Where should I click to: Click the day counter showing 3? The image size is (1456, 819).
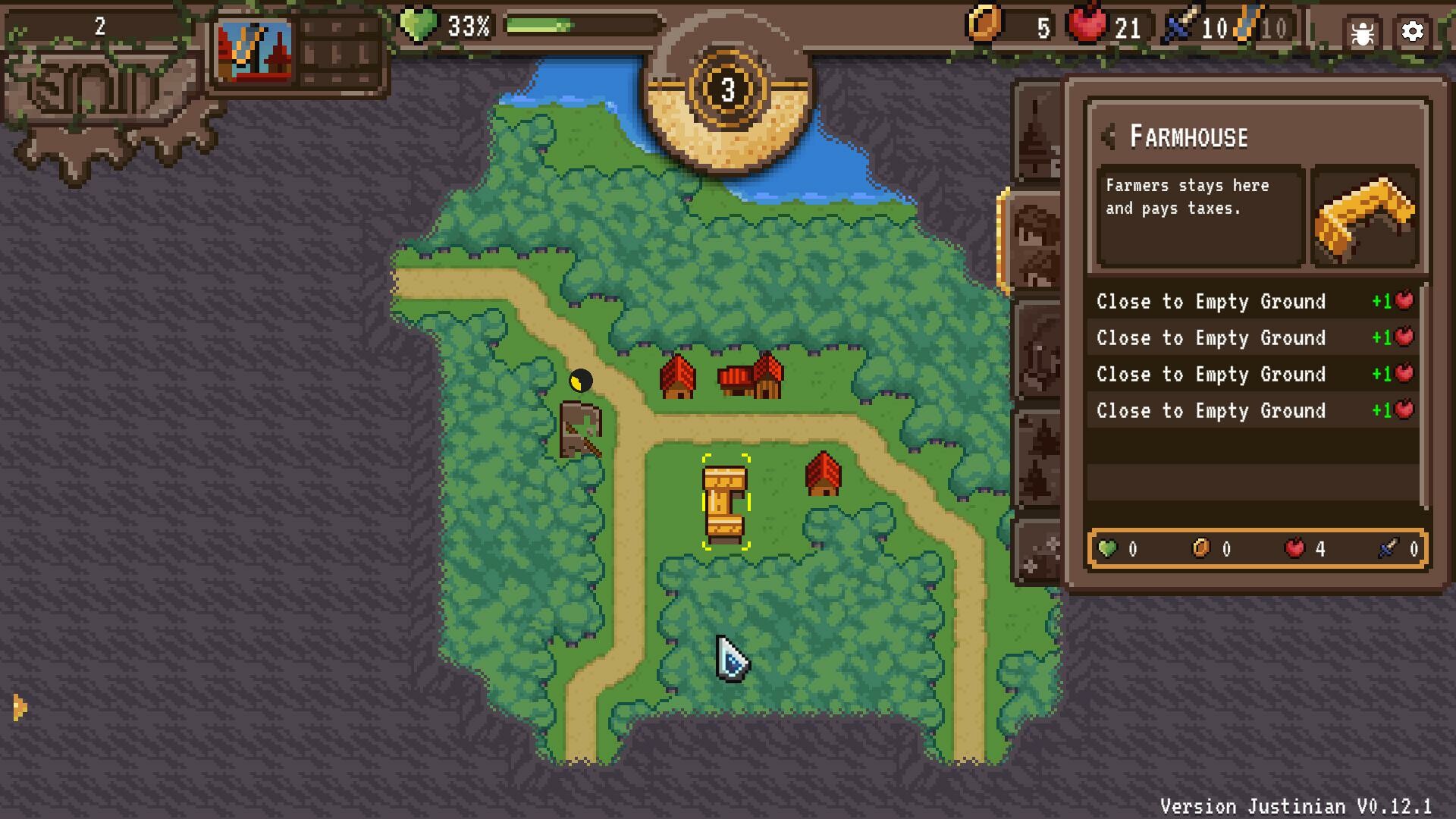click(x=729, y=89)
